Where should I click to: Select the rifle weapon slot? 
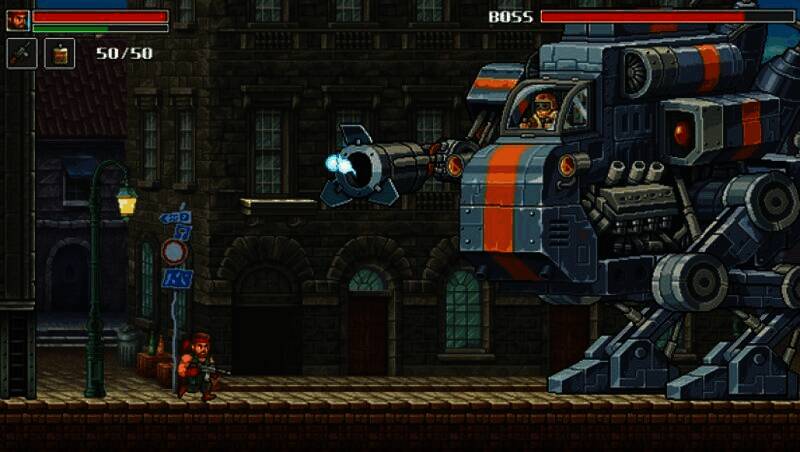(x=21, y=53)
